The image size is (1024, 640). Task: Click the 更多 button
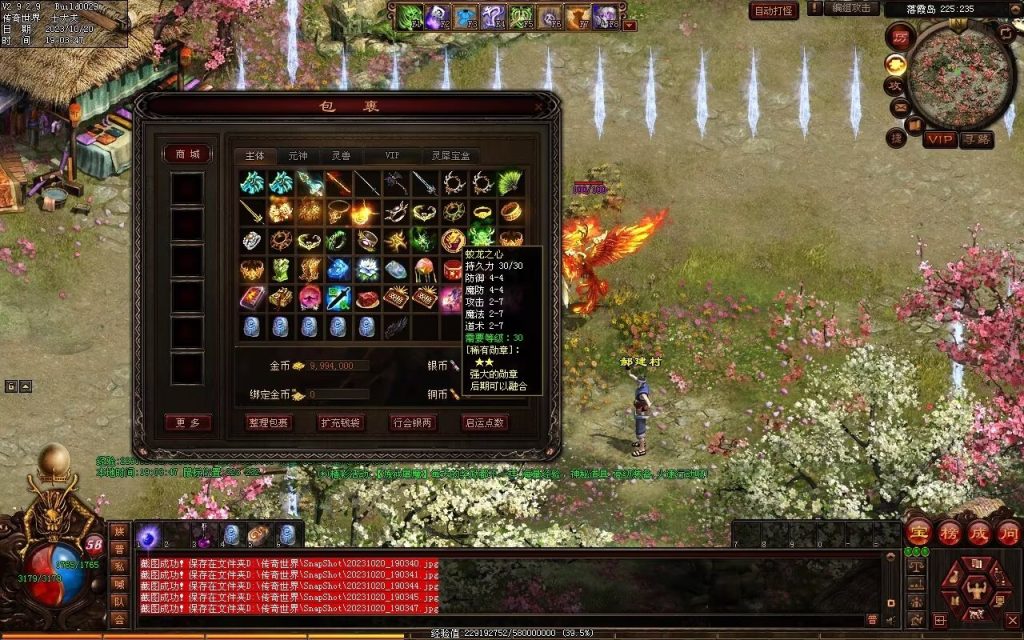tap(187, 423)
